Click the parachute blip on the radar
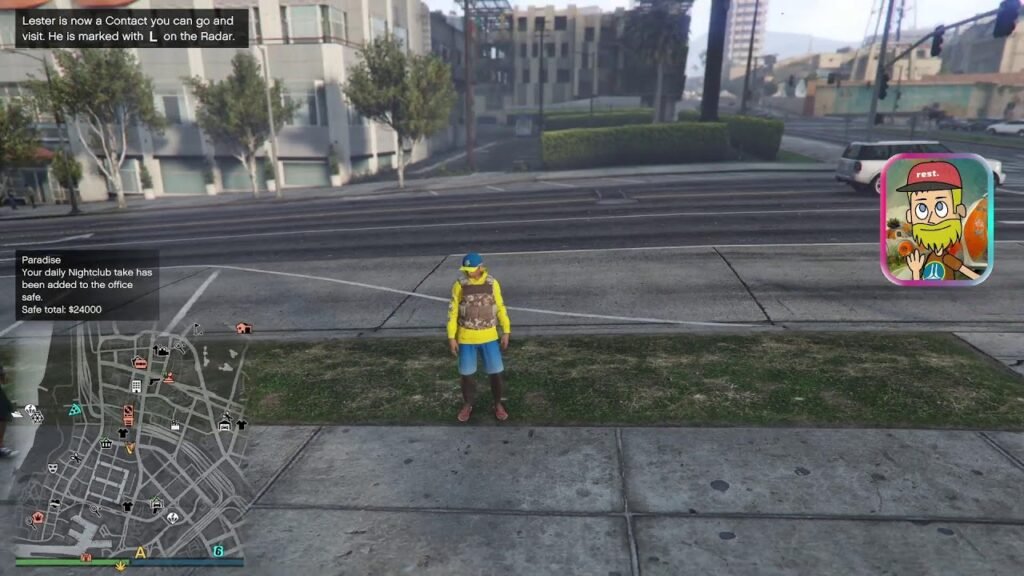1024x576 pixels. [x=172, y=518]
